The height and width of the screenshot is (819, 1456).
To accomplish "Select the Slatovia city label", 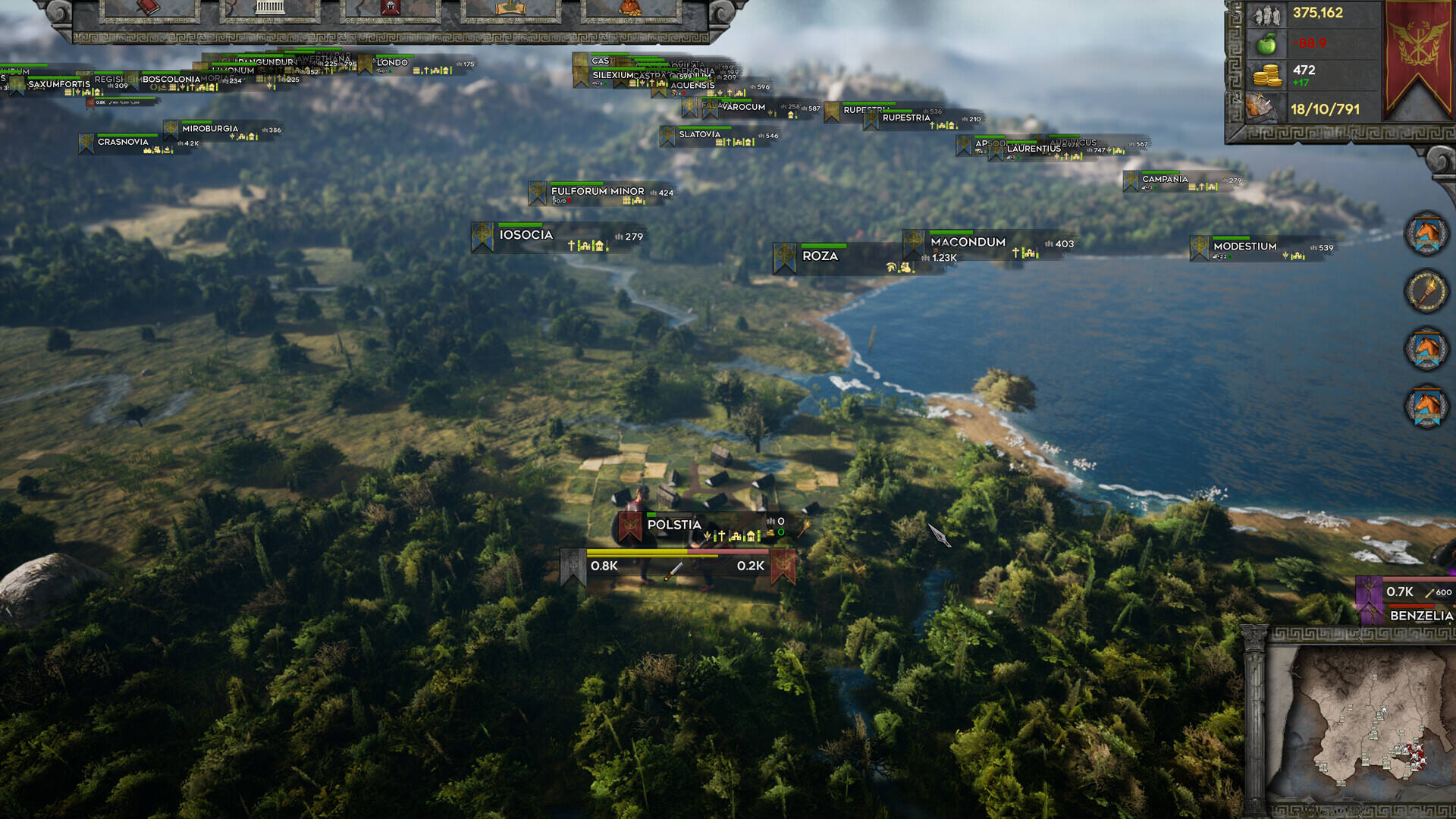I will (699, 134).
